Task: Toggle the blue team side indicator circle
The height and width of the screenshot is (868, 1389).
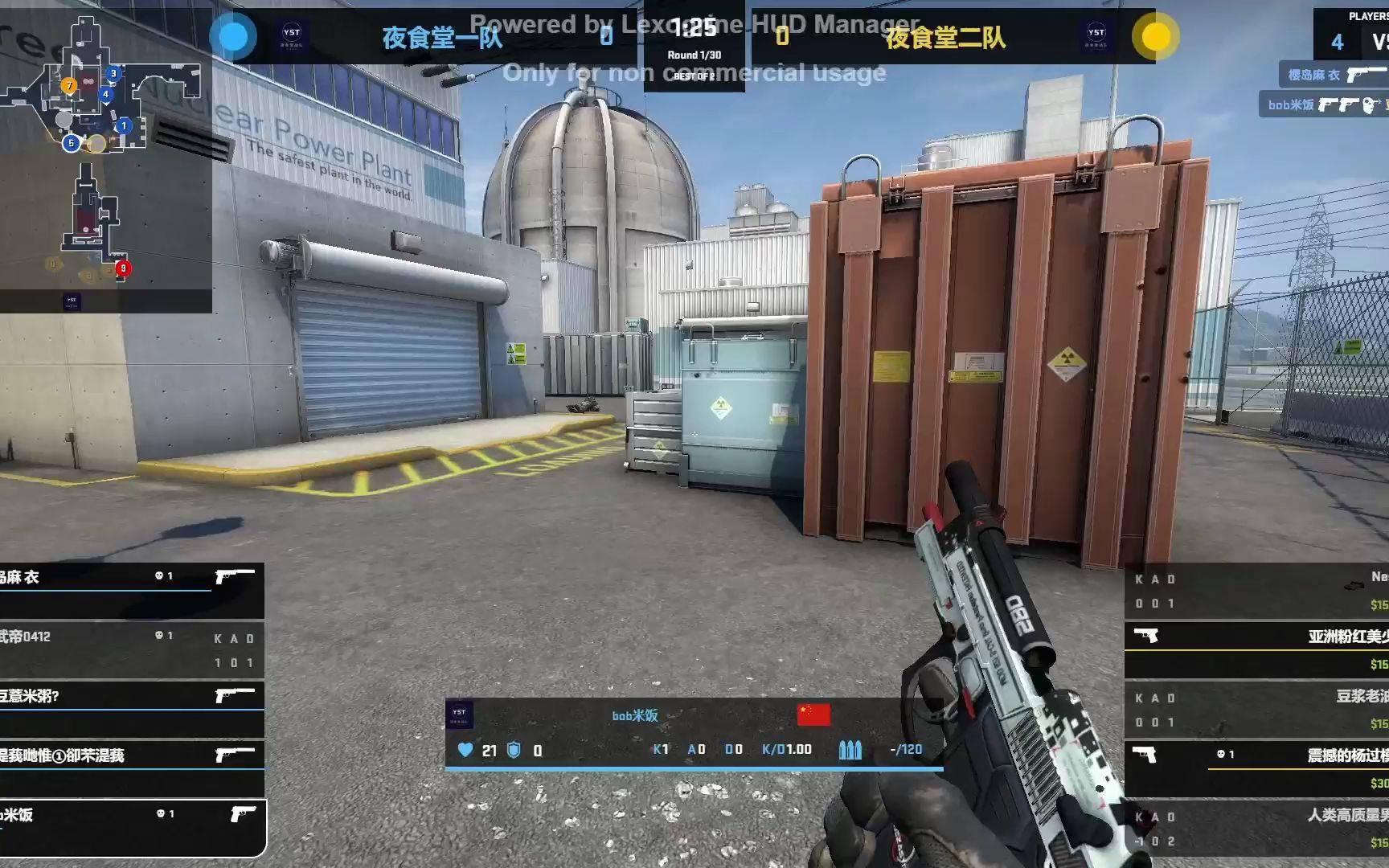Action: [233, 35]
